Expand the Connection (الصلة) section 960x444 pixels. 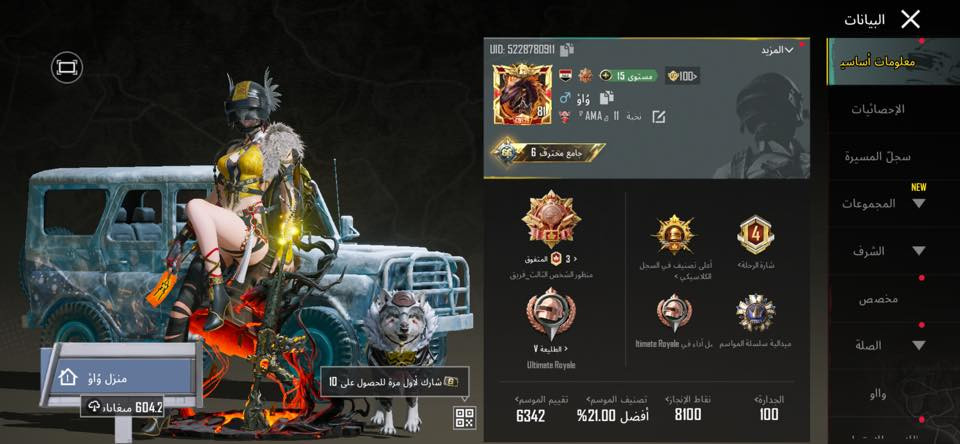pyautogui.click(x=886, y=345)
